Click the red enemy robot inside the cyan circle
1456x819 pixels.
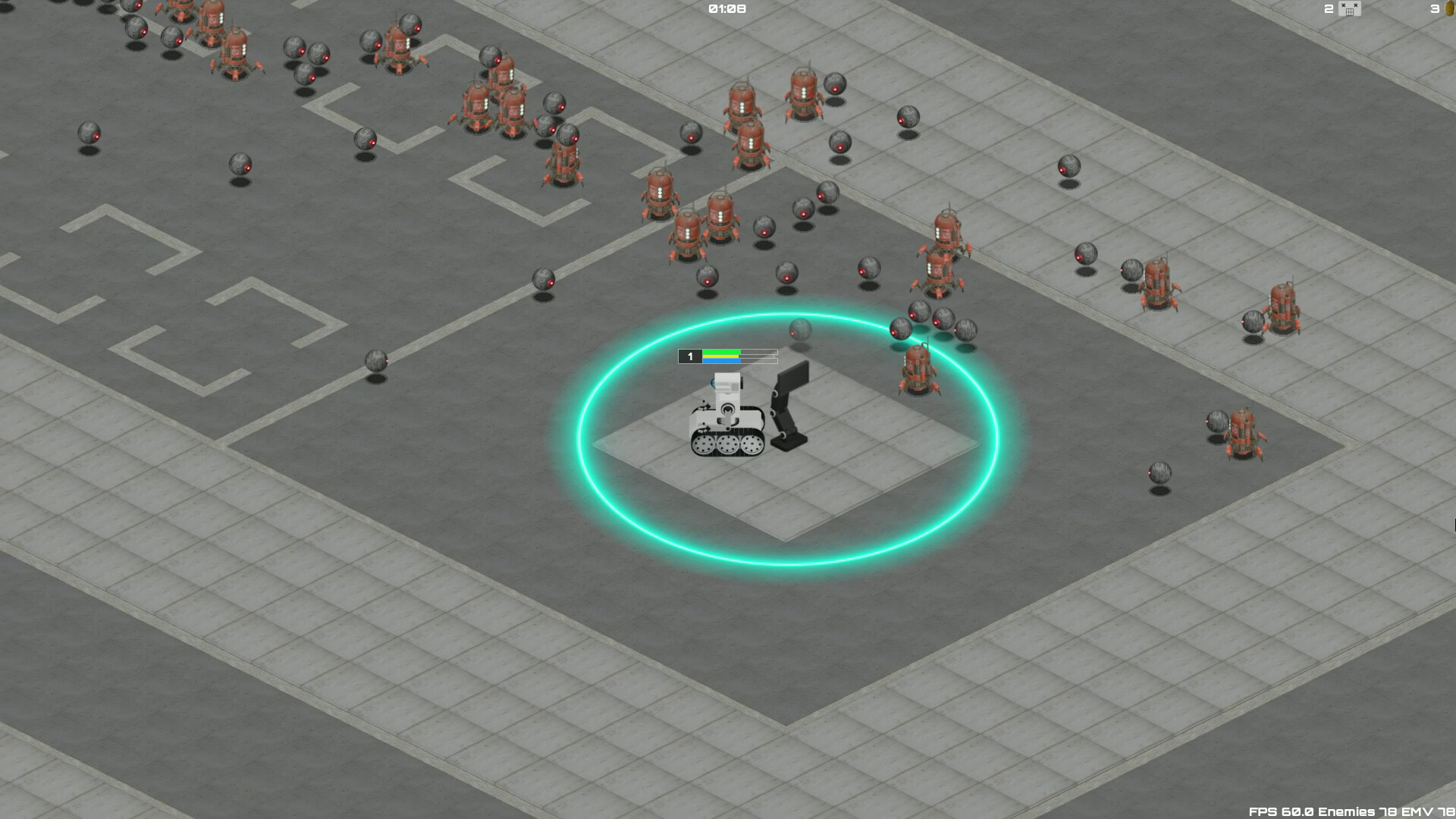[918, 372]
